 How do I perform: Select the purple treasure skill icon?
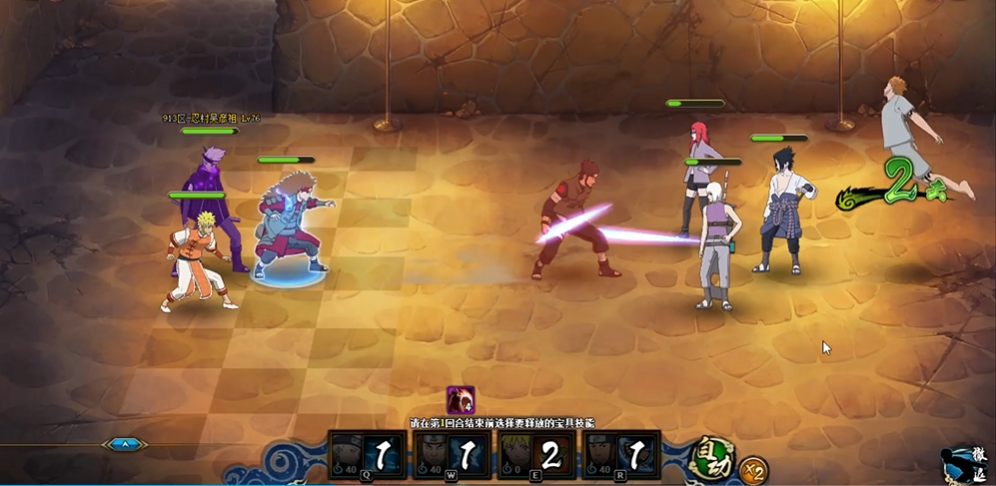pos(460,400)
